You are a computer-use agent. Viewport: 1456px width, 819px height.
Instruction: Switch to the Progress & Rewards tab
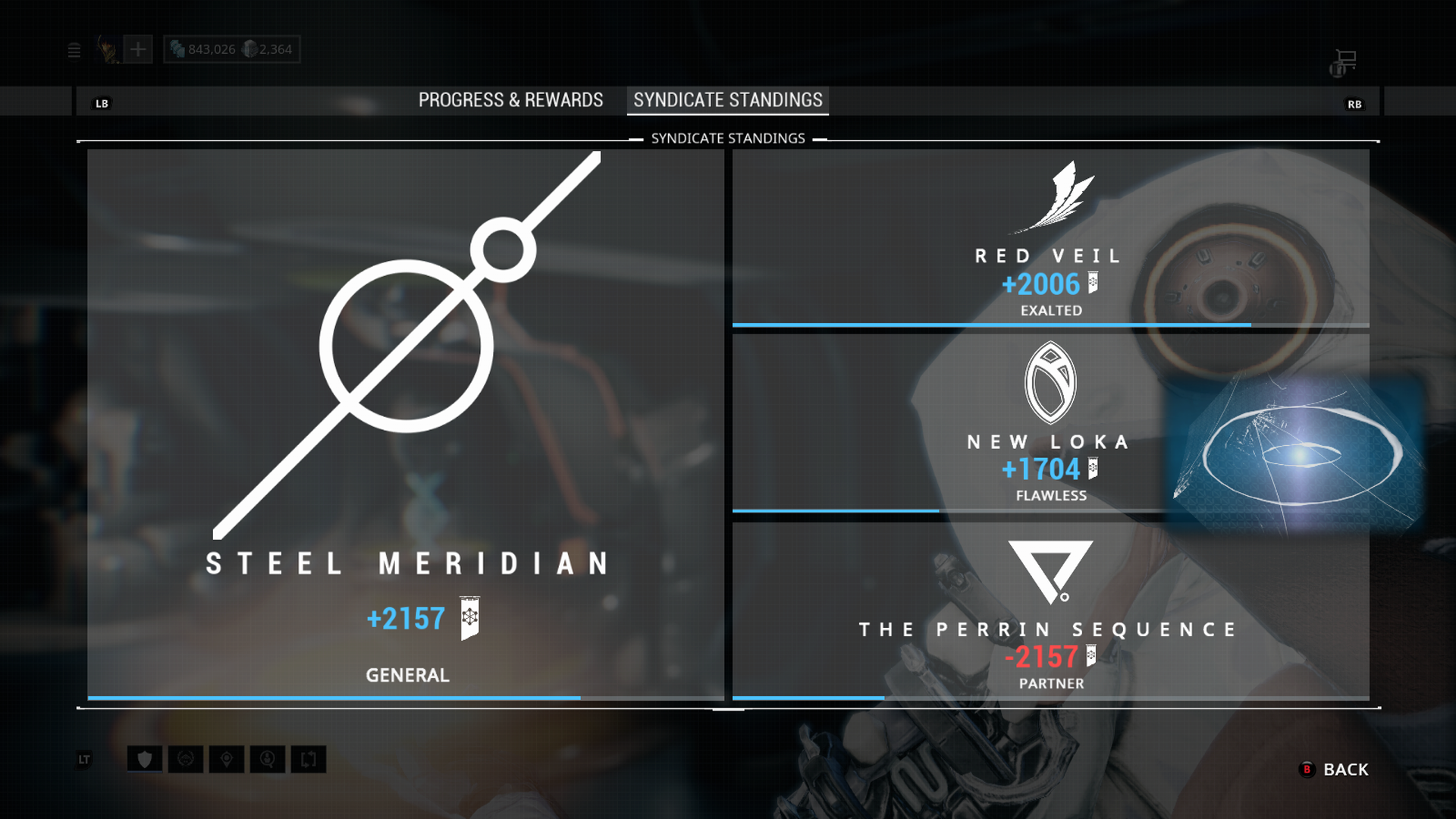[x=510, y=99]
